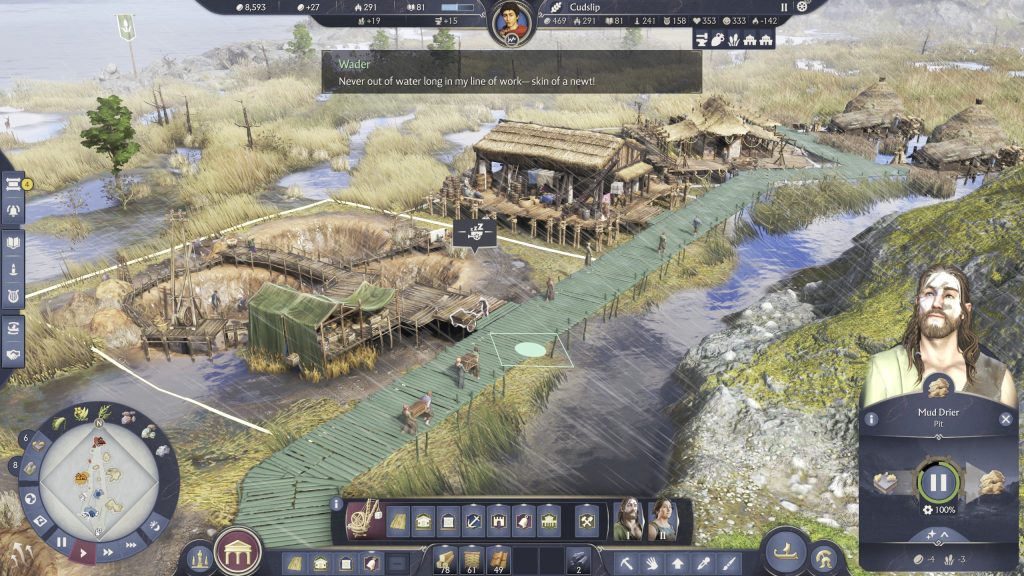
Task: Open the hammer and pickaxe production category
Action: pyautogui.click(x=587, y=520)
